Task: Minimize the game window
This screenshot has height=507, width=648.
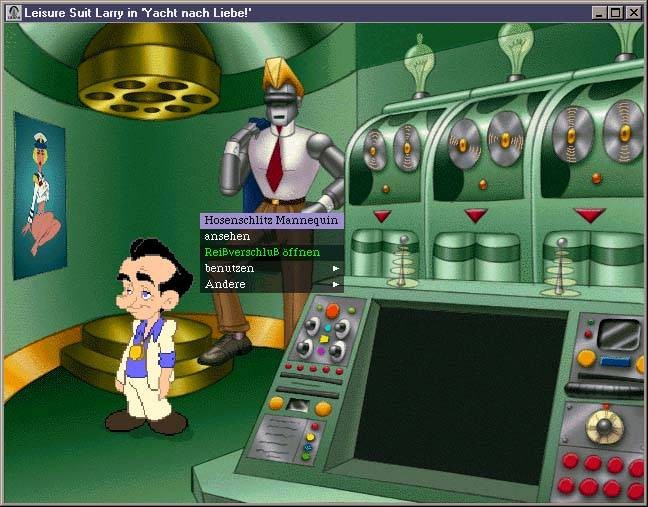Action: (x=599, y=13)
